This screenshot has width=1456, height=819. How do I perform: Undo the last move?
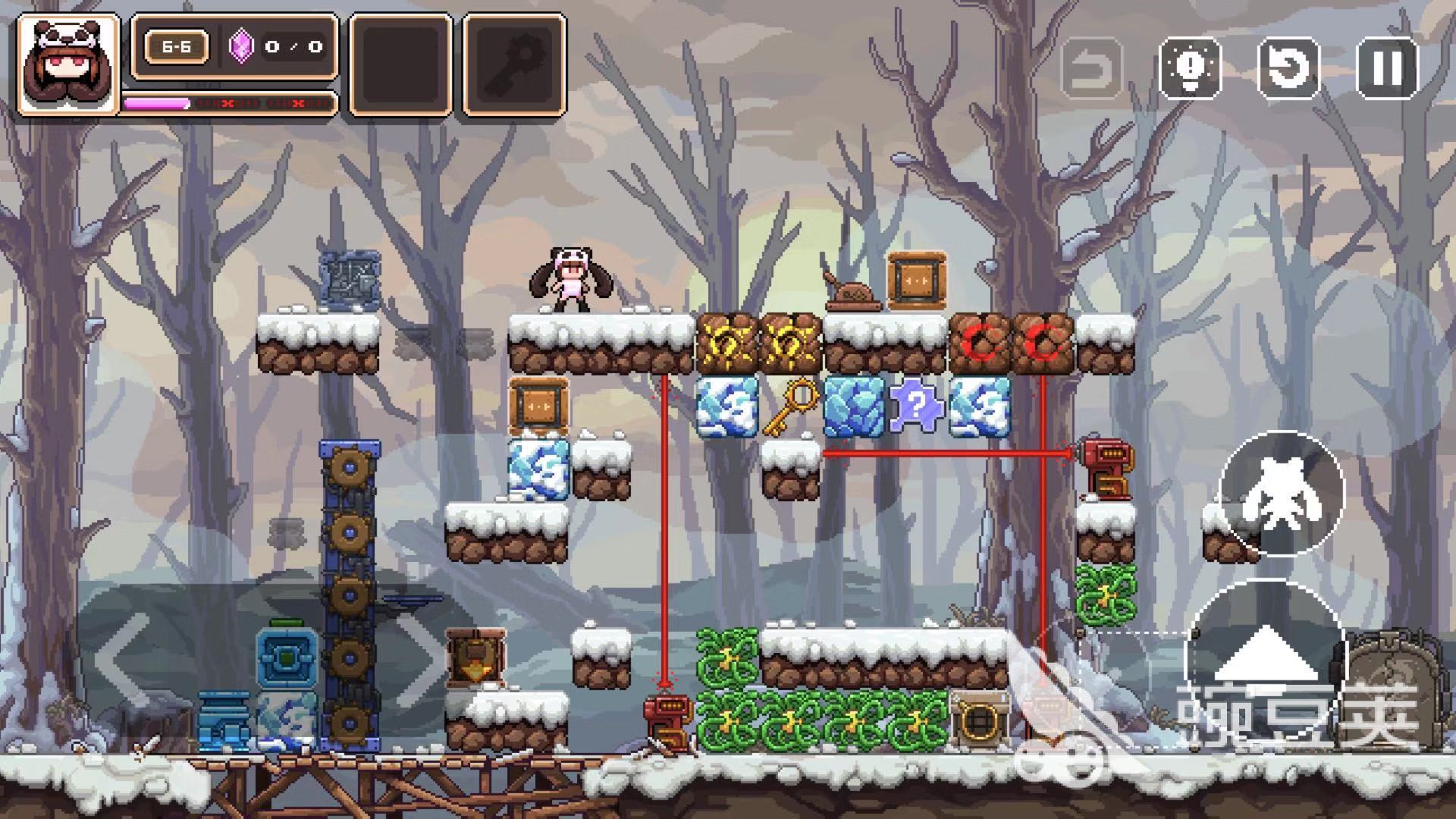[x=1092, y=68]
